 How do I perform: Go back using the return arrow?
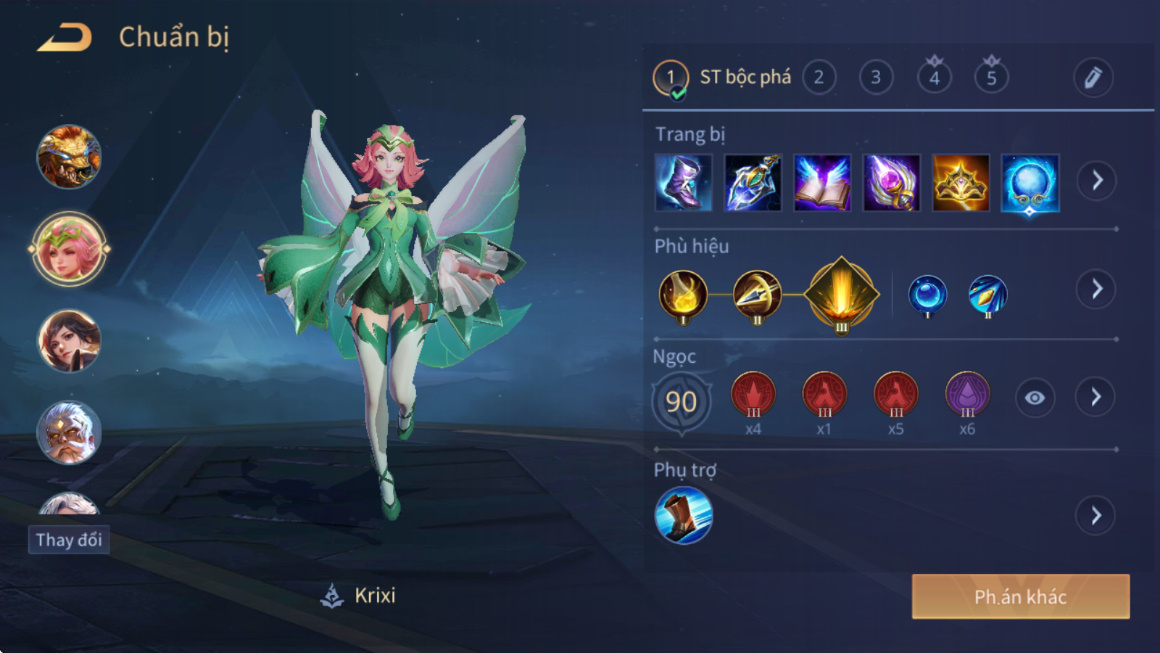tap(64, 38)
